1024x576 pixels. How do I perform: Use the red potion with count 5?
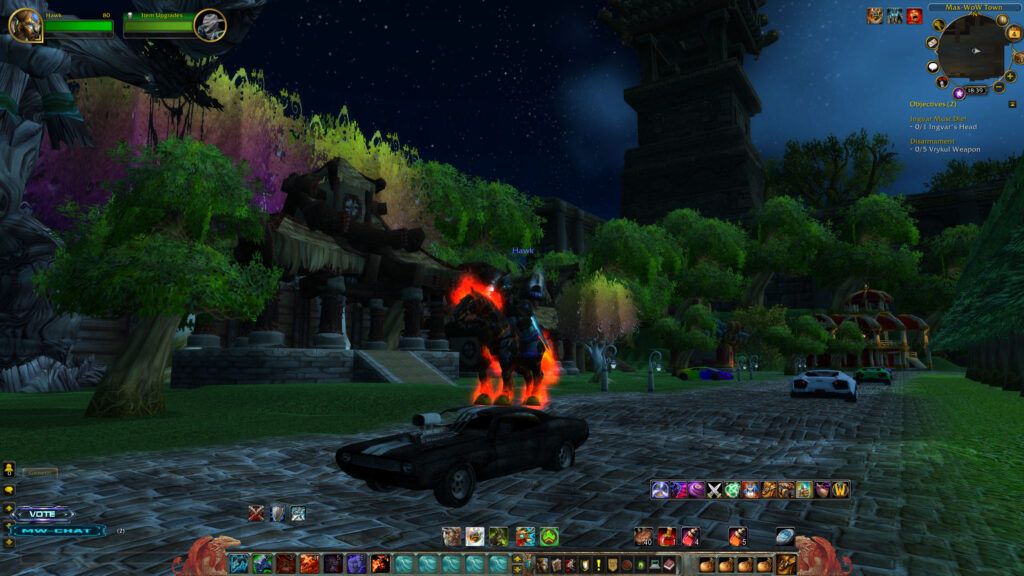(x=738, y=536)
